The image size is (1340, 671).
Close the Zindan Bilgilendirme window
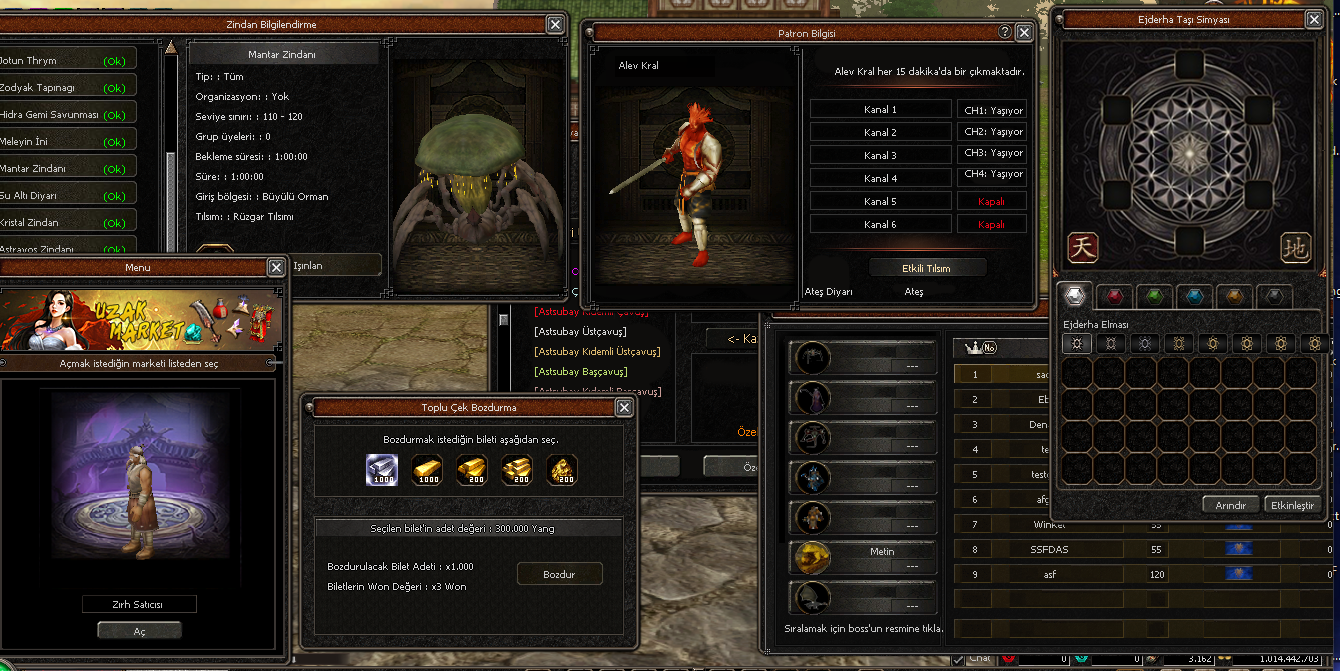point(555,24)
